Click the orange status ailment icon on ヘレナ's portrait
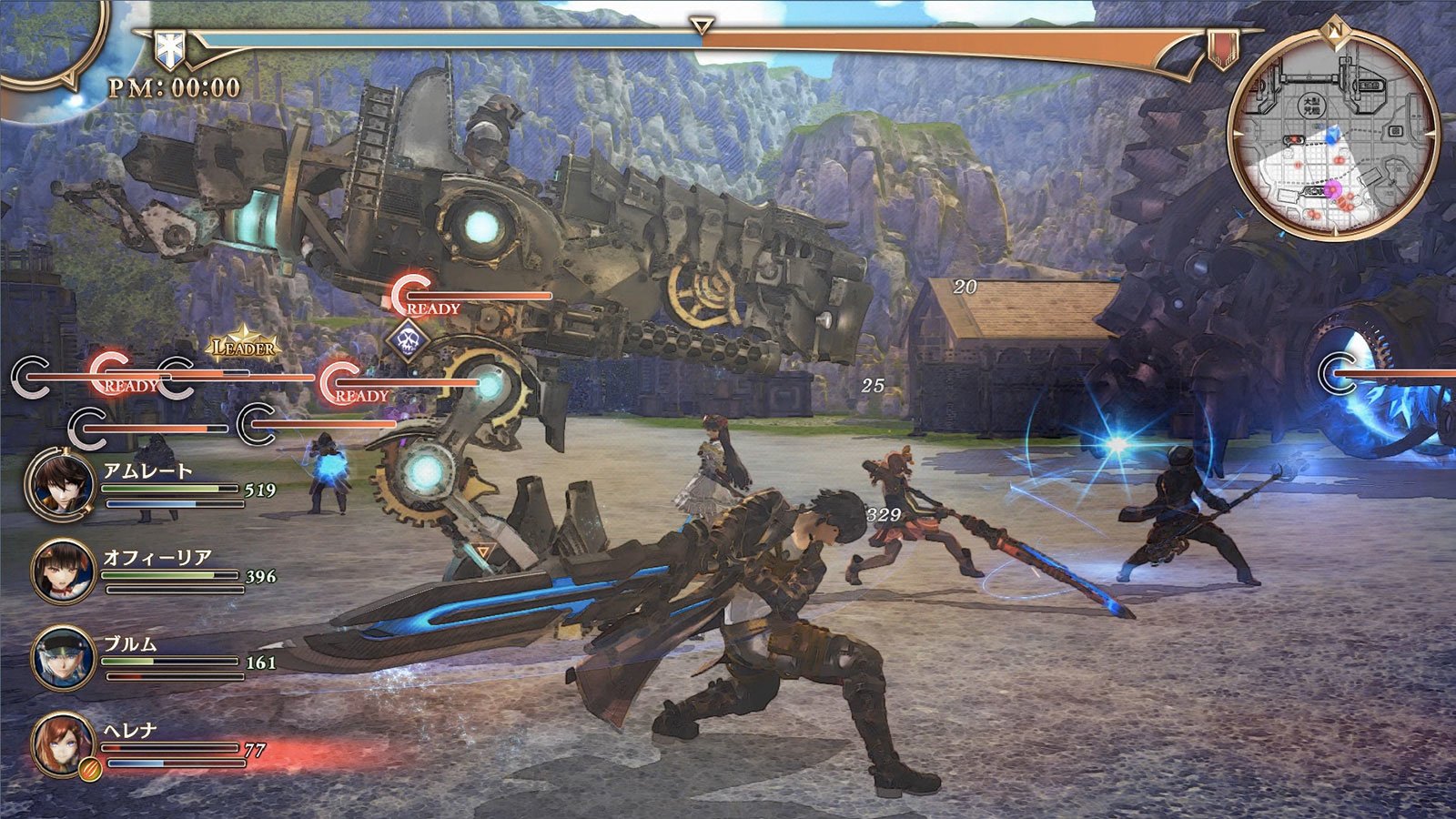 tap(89, 769)
